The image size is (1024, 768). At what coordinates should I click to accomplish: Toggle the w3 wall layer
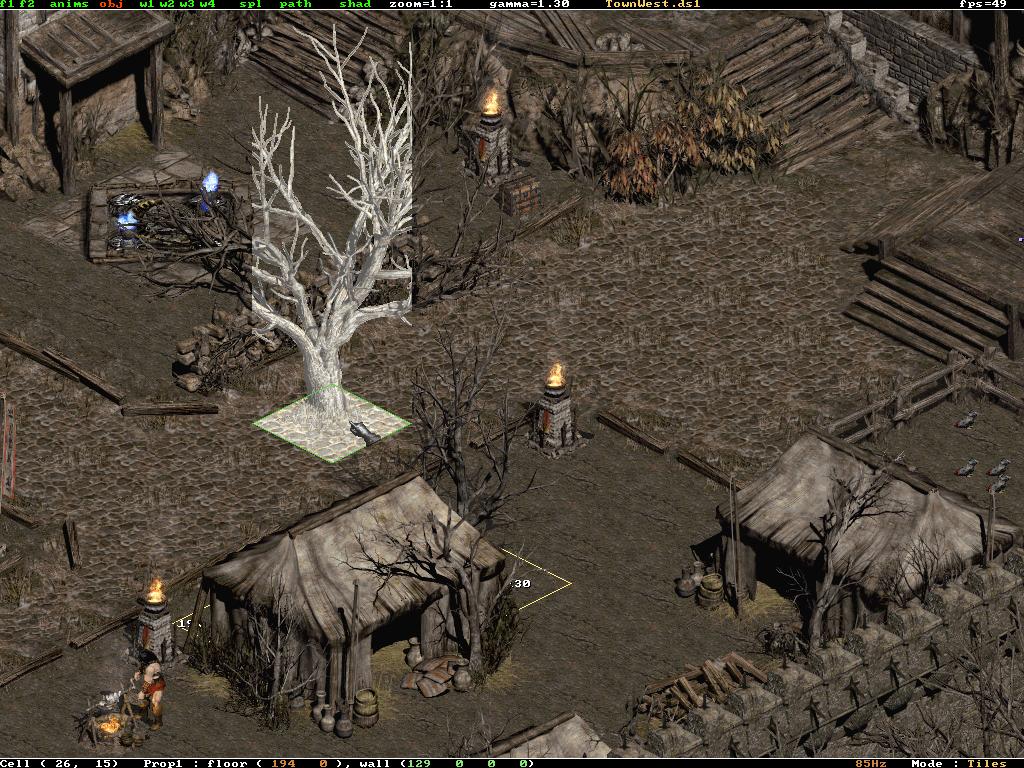pos(187,4)
